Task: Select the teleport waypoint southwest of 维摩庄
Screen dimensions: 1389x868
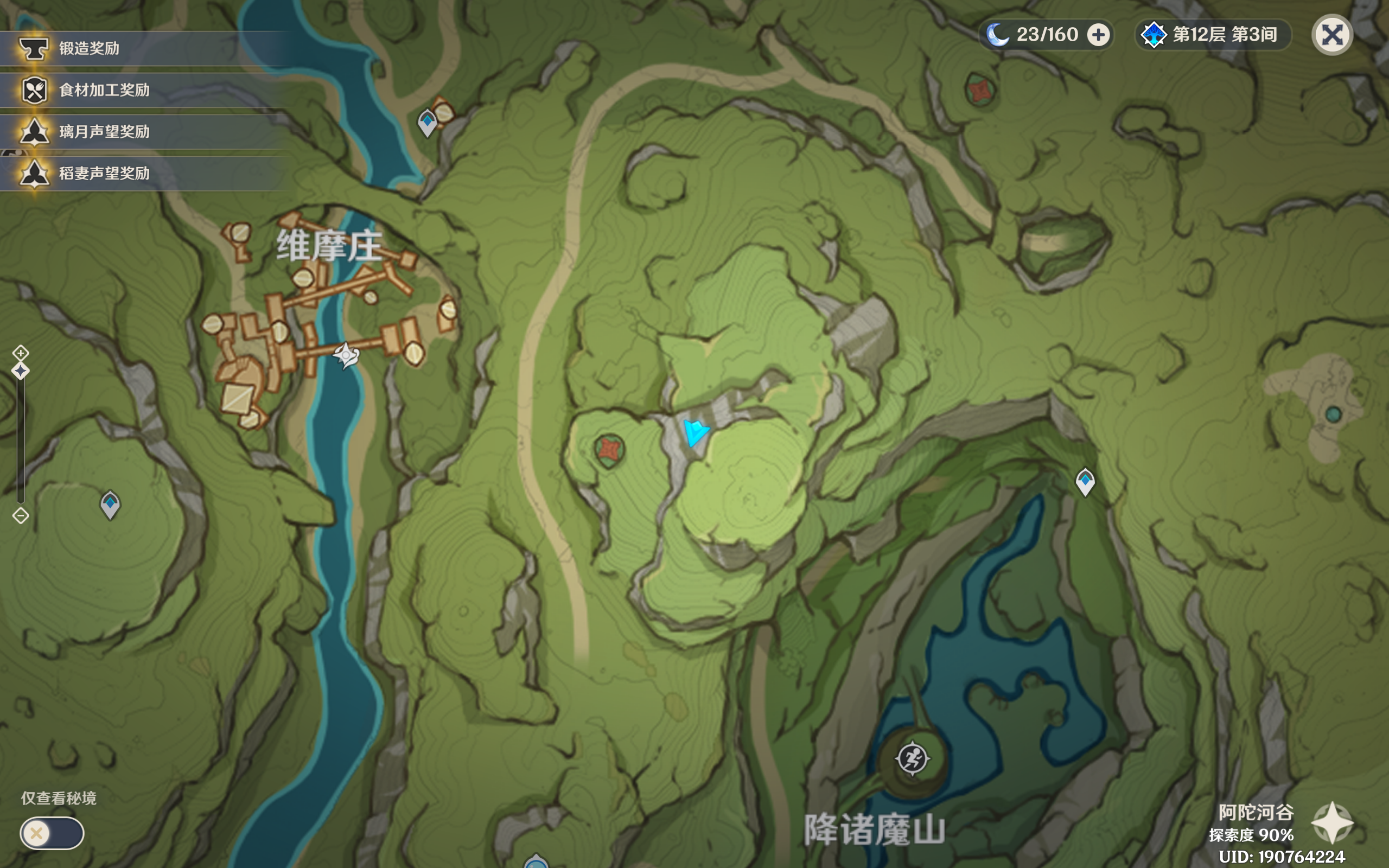Action: (110, 505)
